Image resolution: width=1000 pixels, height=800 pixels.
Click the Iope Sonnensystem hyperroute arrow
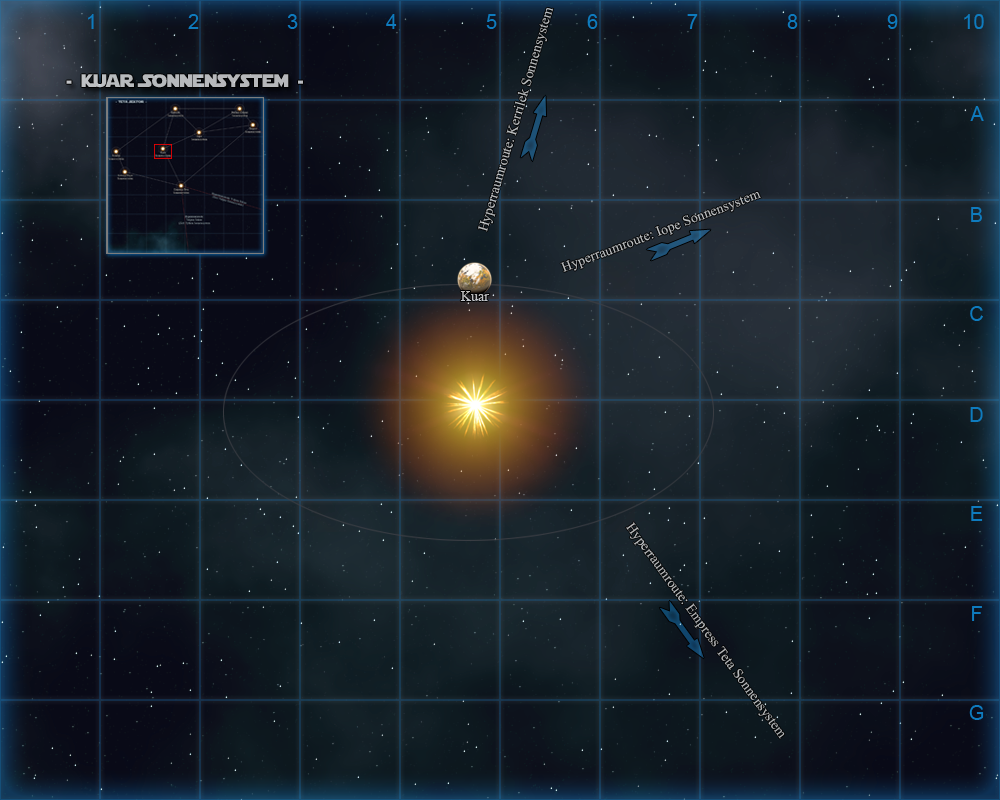click(679, 245)
